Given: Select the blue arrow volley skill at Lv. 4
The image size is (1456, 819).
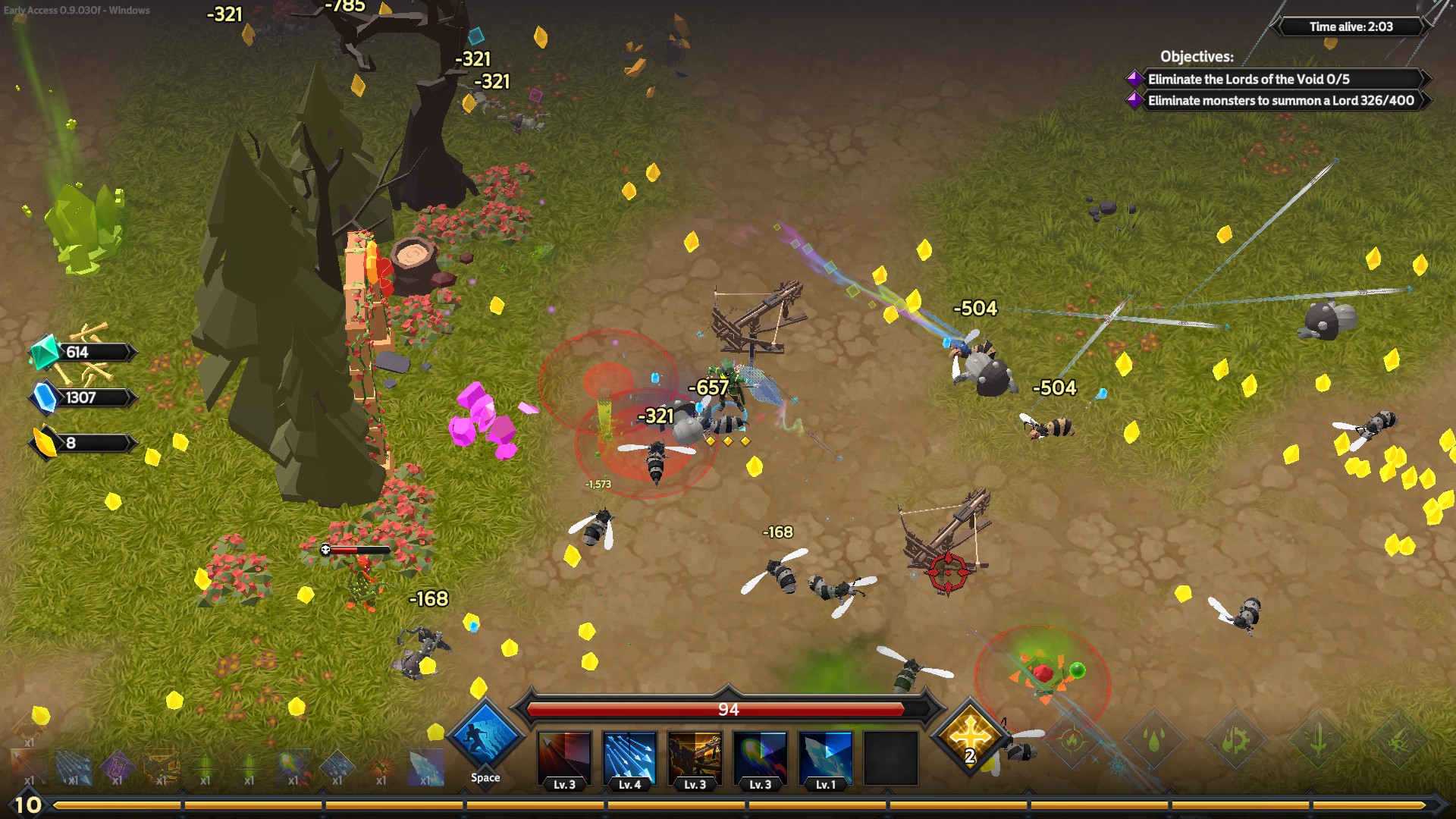Looking at the screenshot, I should tap(629, 758).
